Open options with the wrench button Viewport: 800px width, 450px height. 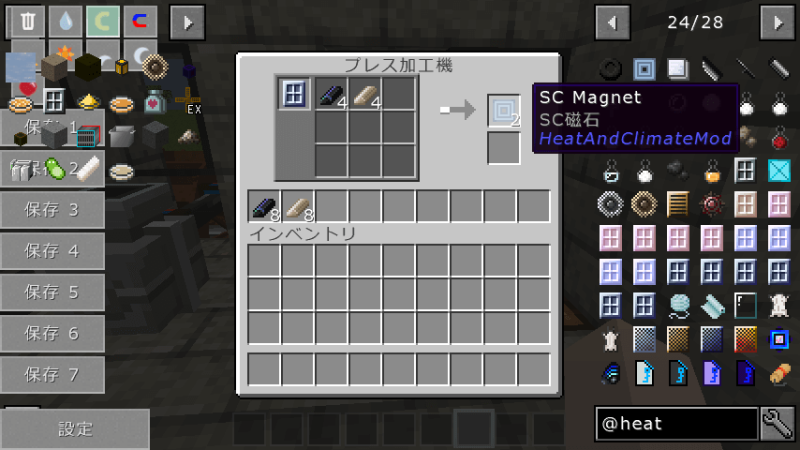(x=777, y=424)
